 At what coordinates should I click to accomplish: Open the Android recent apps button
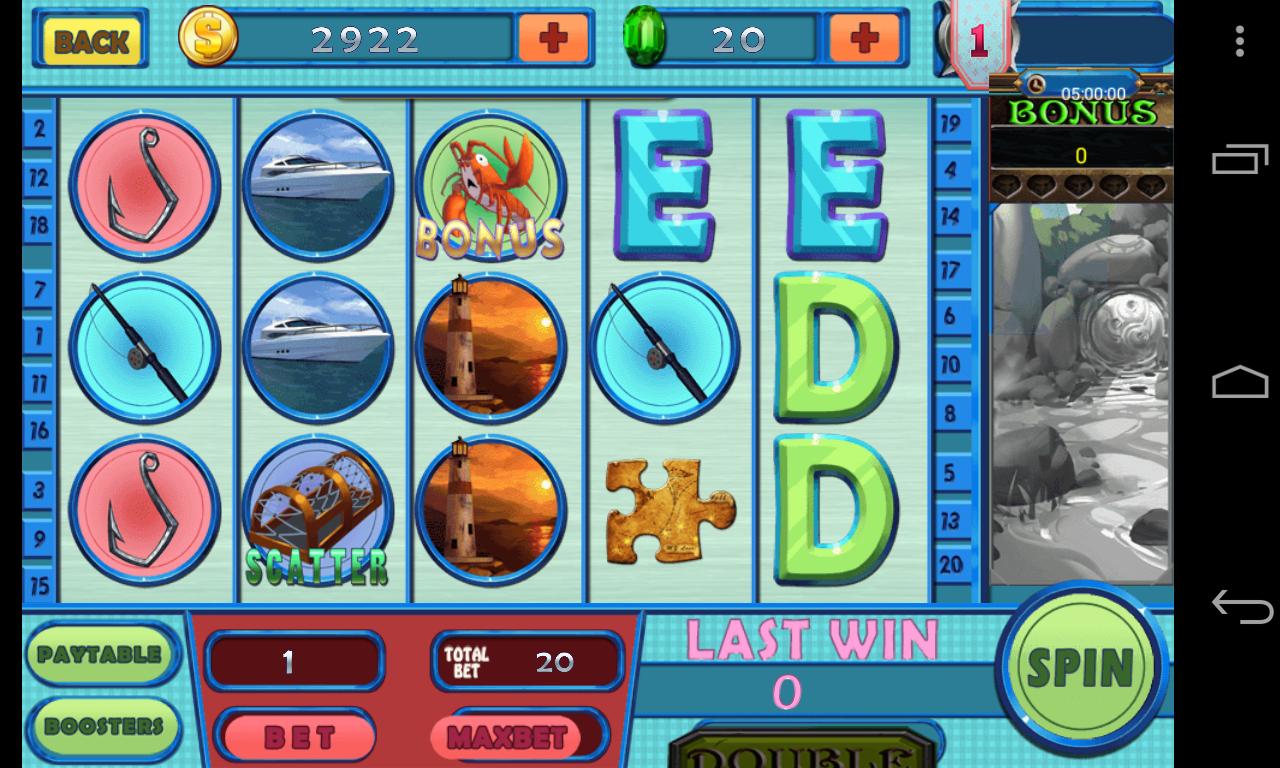tap(1240, 160)
